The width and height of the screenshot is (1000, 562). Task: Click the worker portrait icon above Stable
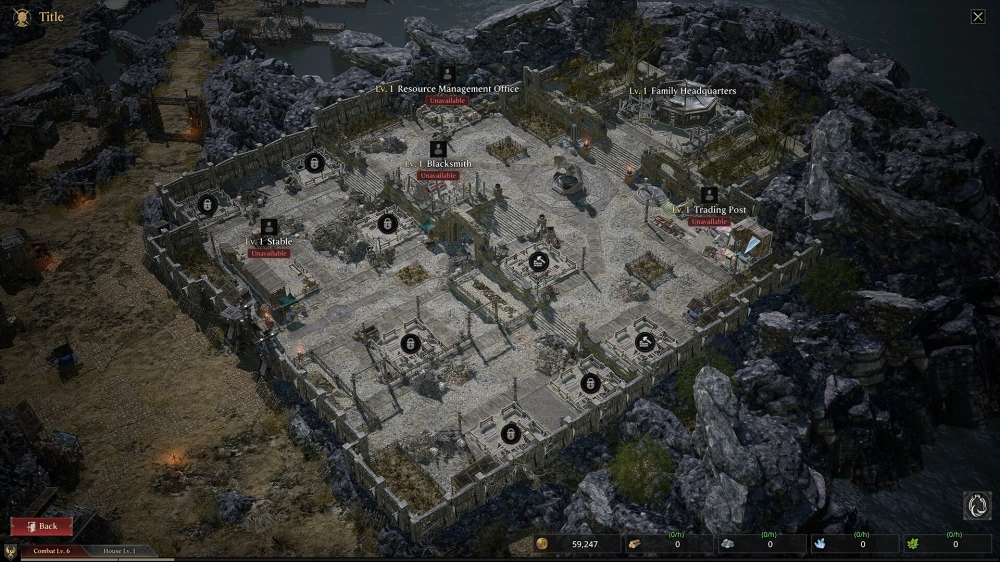coord(269,226)
